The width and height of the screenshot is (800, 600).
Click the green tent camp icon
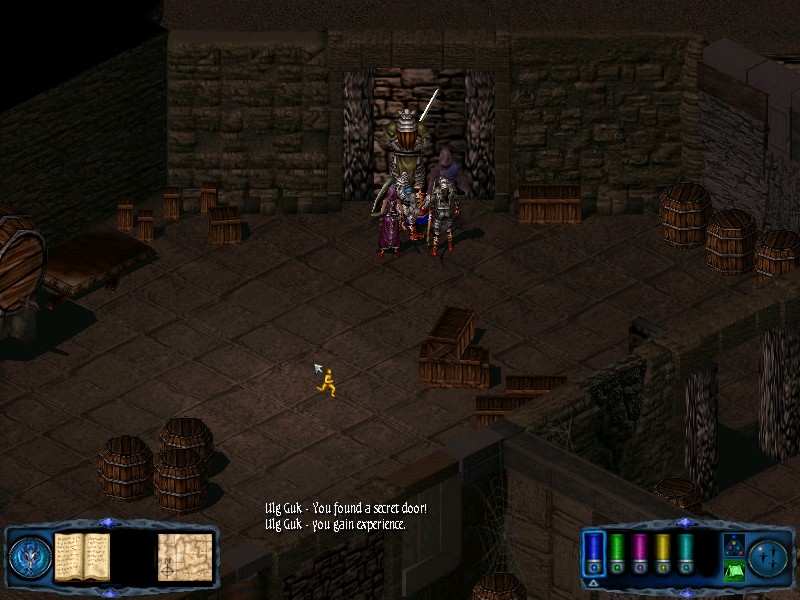733,571
